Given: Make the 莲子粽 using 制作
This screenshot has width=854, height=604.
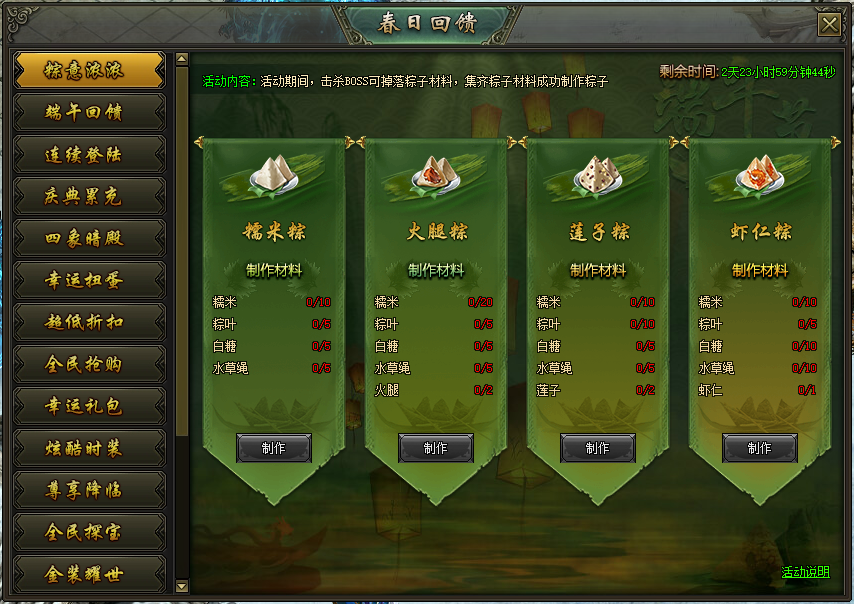Looking at the screenshot, I should point(598,448).
